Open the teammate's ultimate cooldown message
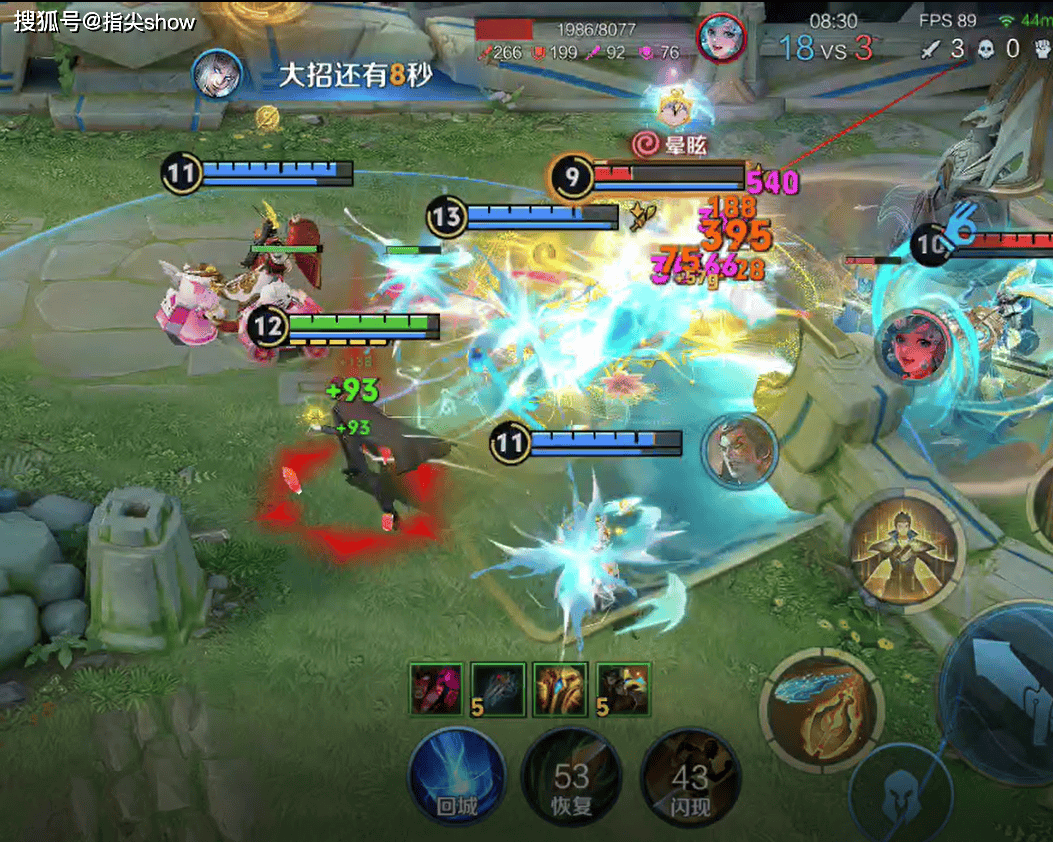Viewport: 1053px width, 842px height. coord(330,76)
